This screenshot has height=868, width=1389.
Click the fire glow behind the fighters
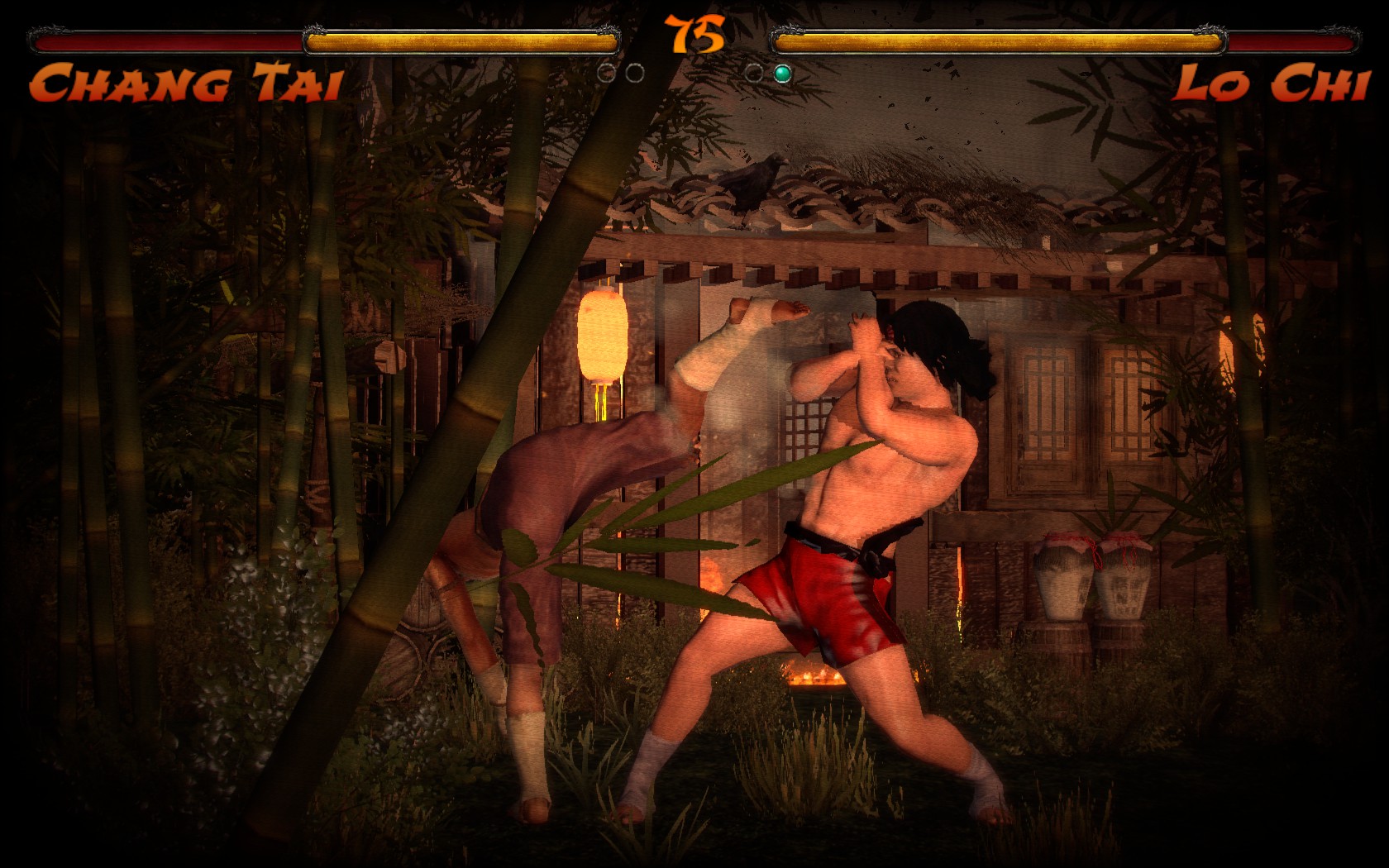pos(814,678)
